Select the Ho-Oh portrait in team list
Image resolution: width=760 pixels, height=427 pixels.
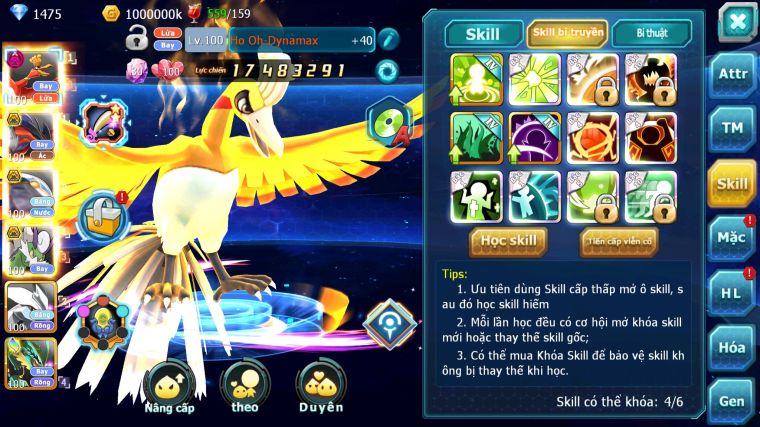(x=30, y=77)
